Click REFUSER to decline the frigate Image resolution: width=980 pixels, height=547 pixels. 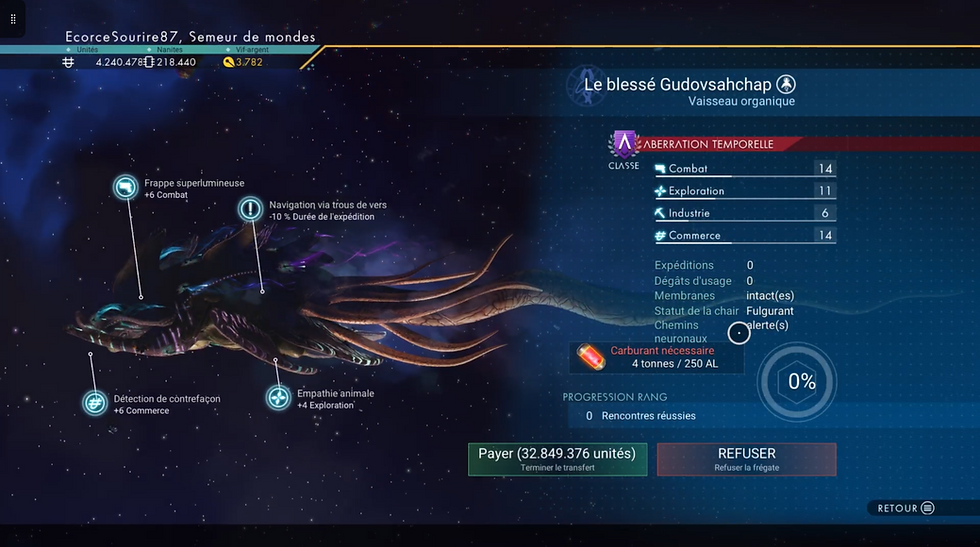point(746,459)
